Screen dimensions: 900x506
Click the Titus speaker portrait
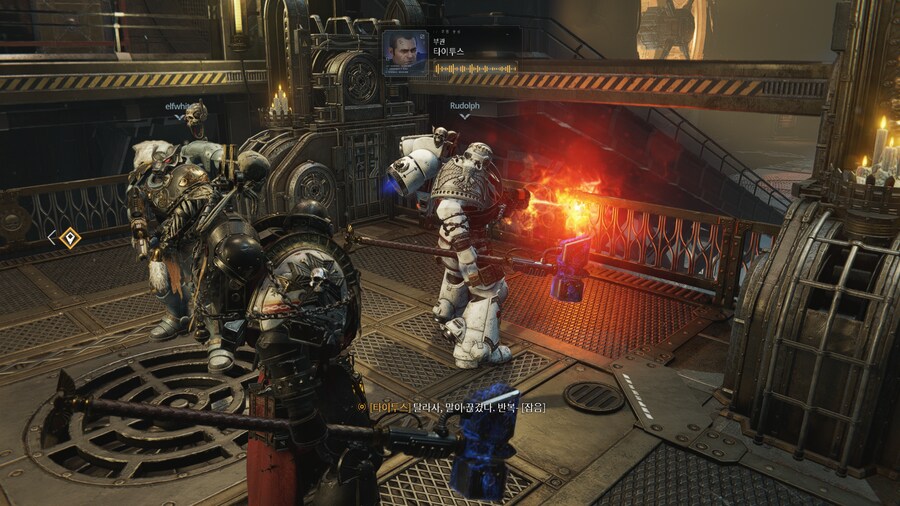(405, 53)
